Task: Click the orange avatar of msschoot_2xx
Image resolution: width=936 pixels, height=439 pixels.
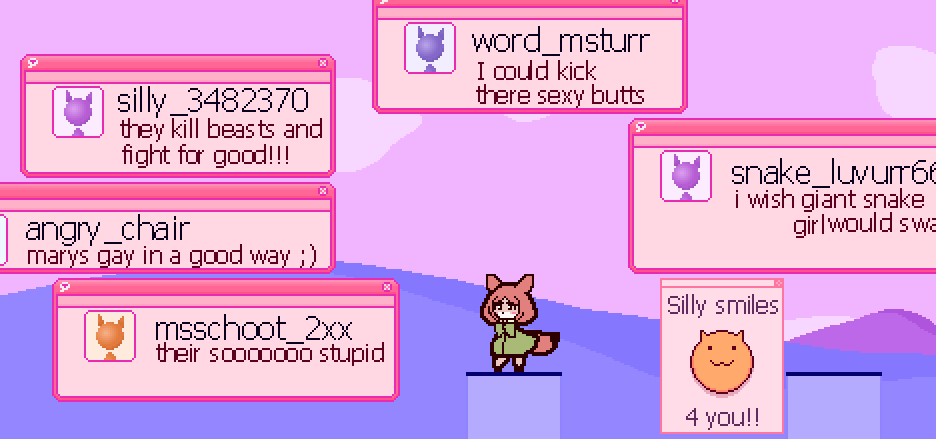Action: pyautogui.click(x=110, y=335)
